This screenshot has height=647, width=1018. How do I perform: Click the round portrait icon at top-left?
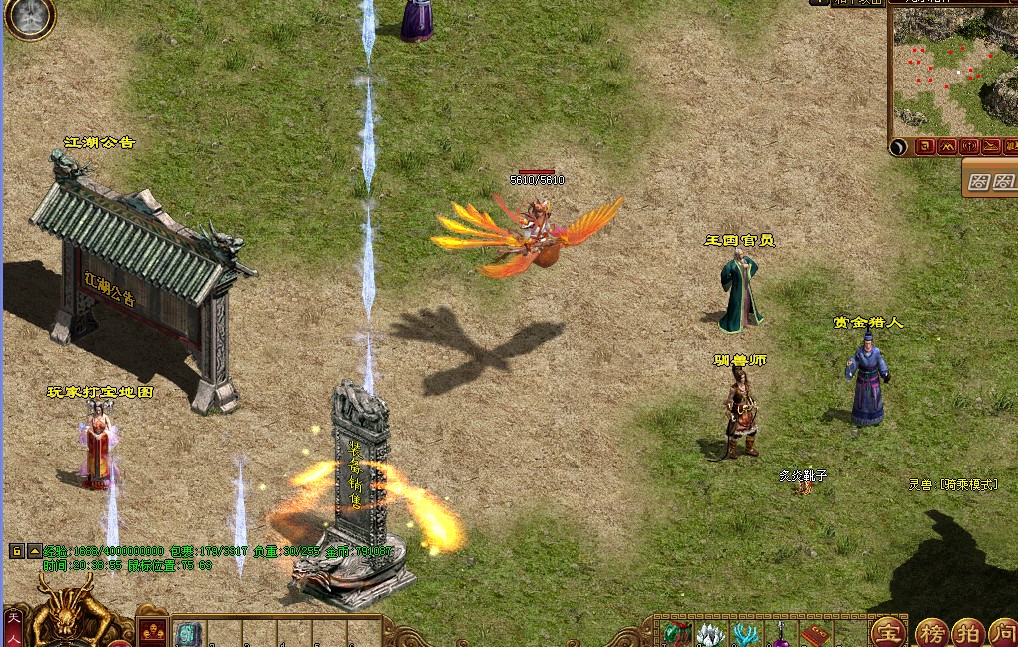[28, 18]
